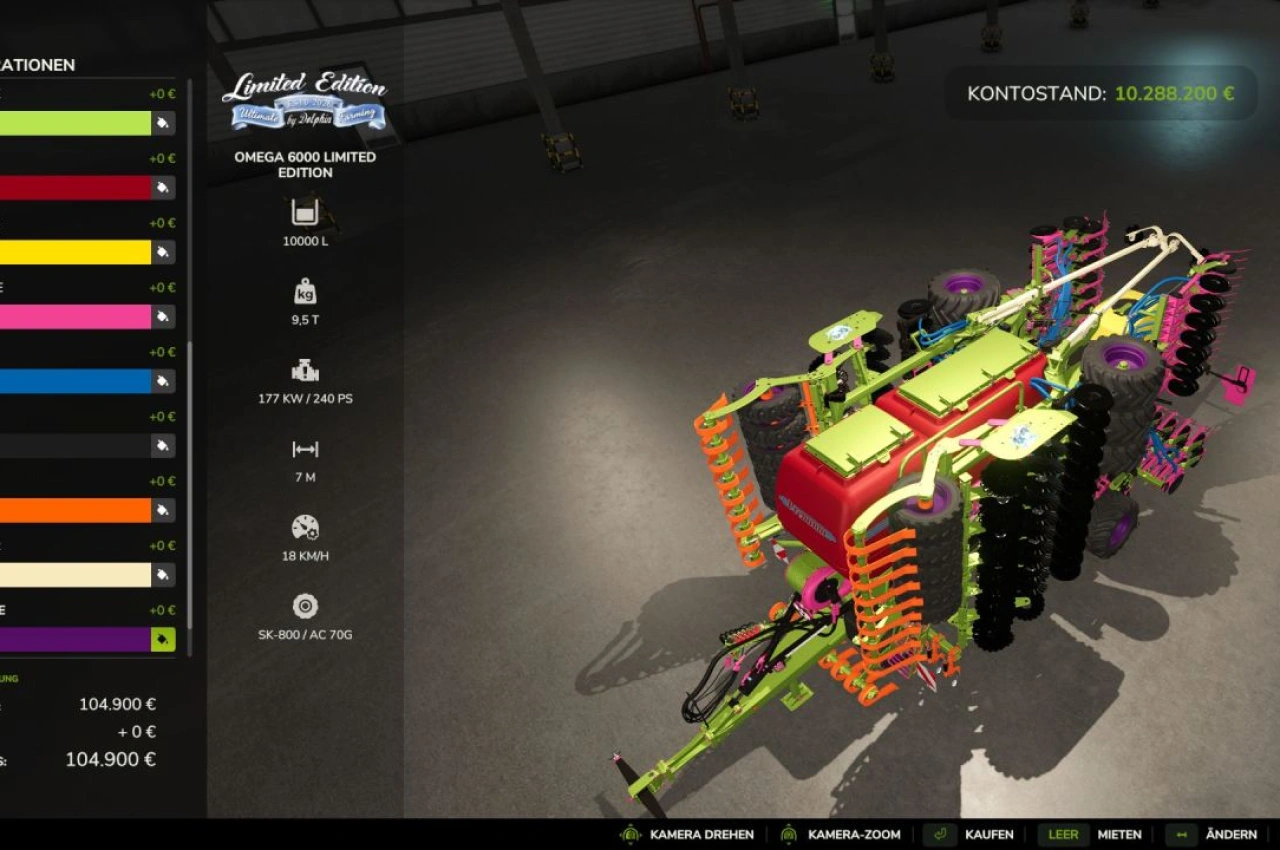Click the 7 M working width icon
Screen dimensions: 1280x850
click(304, 450)
